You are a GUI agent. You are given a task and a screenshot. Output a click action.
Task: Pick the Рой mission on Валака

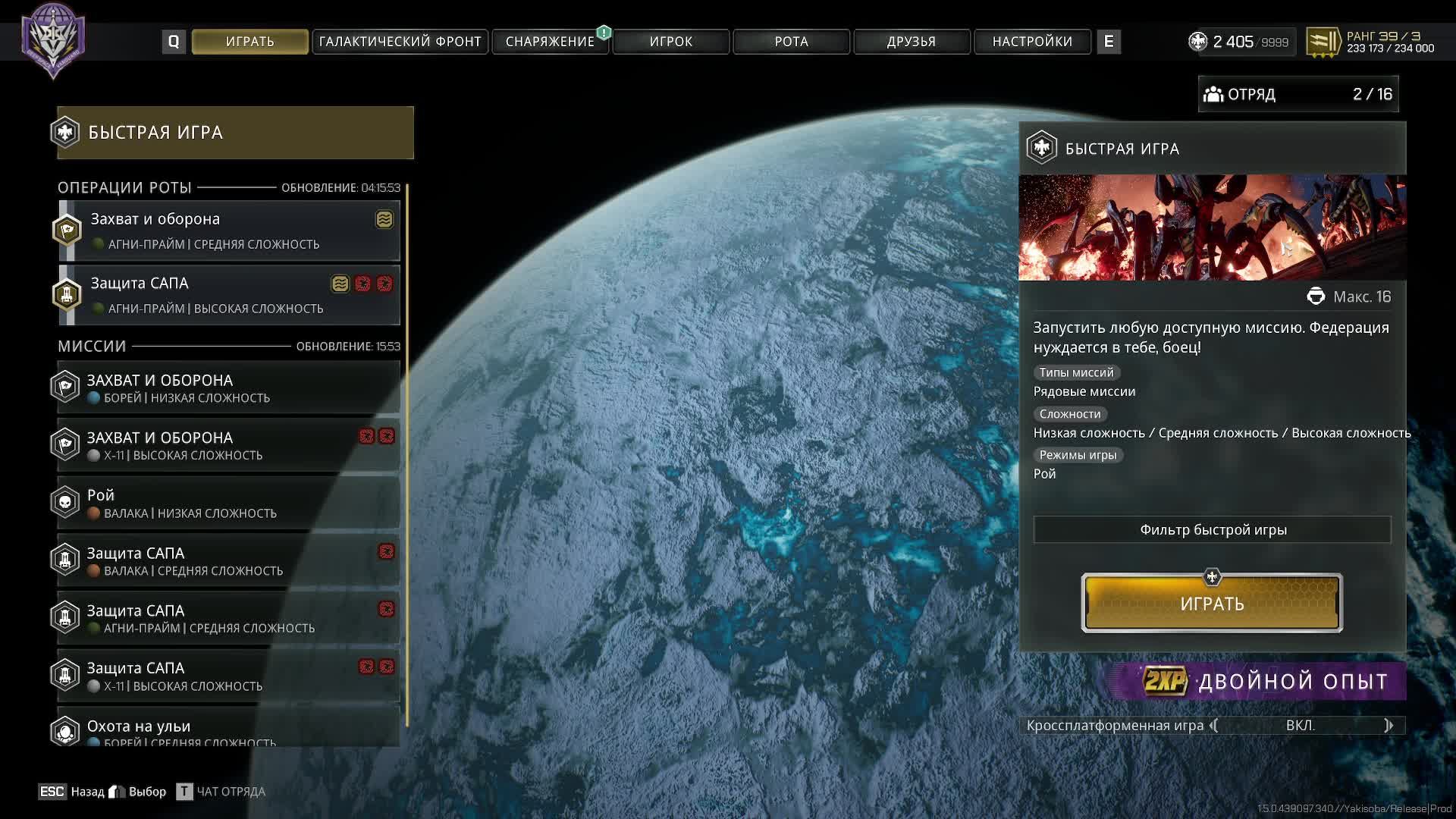[229, 503]
